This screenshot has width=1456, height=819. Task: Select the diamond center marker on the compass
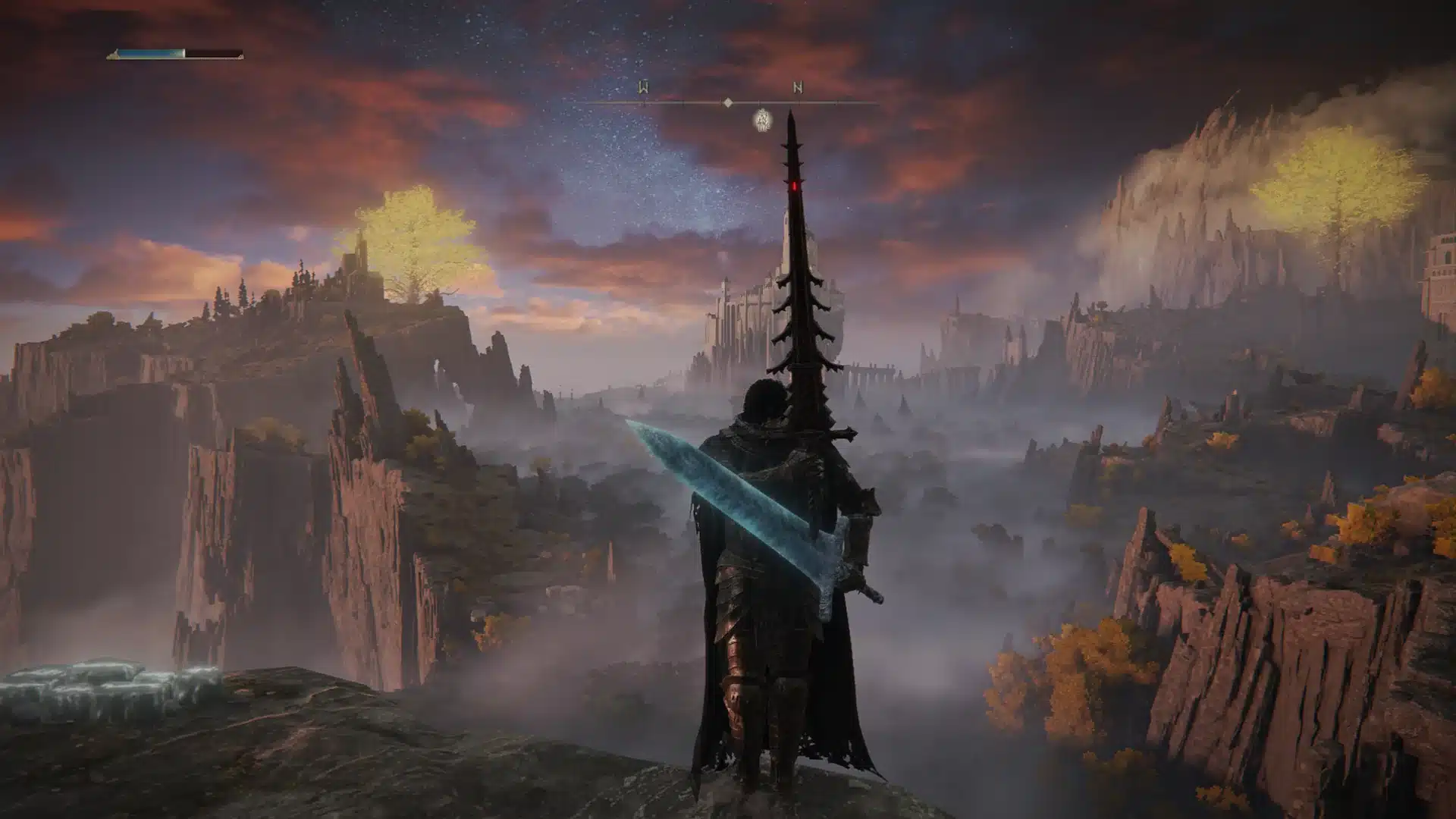click(728, 102)
